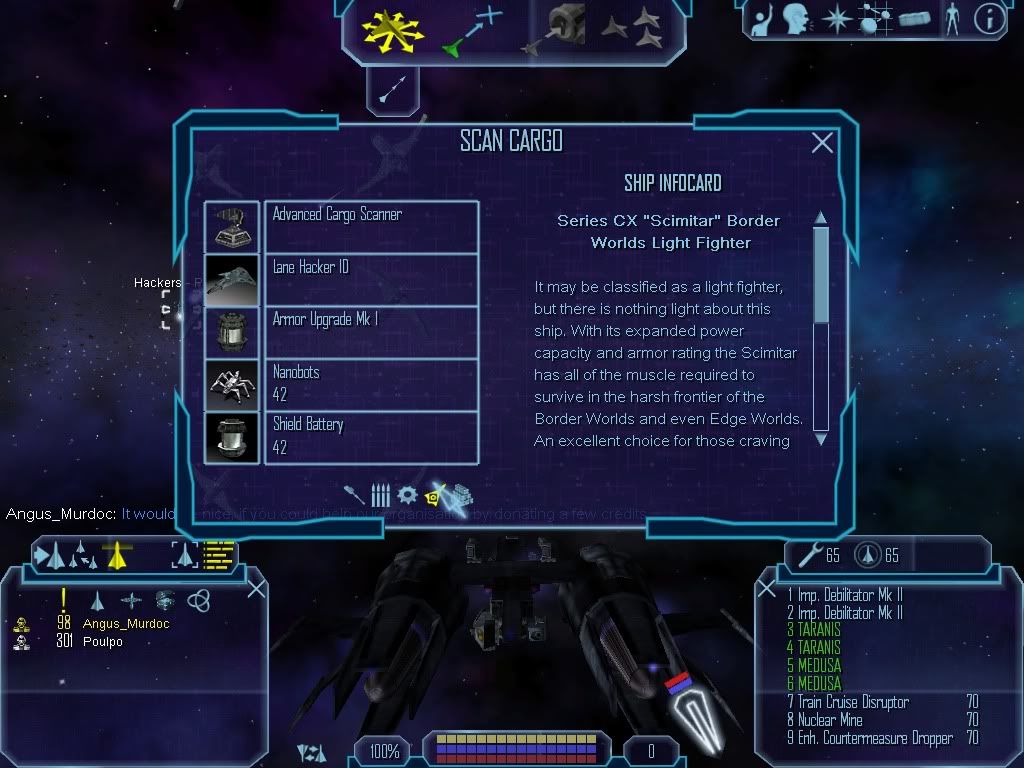The width and height of the screenshot is (1024, 768).
Task: Activate the Join Formation three-ships icon
Action: coord(631,29)
